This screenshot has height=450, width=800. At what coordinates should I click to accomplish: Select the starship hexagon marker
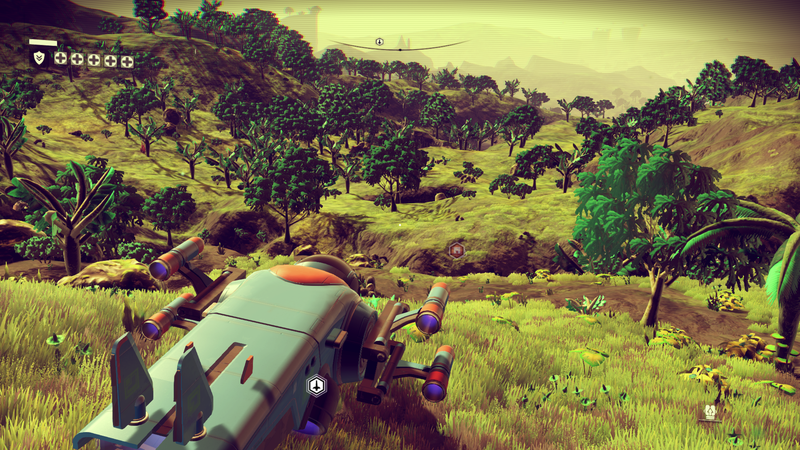(317, 384)
